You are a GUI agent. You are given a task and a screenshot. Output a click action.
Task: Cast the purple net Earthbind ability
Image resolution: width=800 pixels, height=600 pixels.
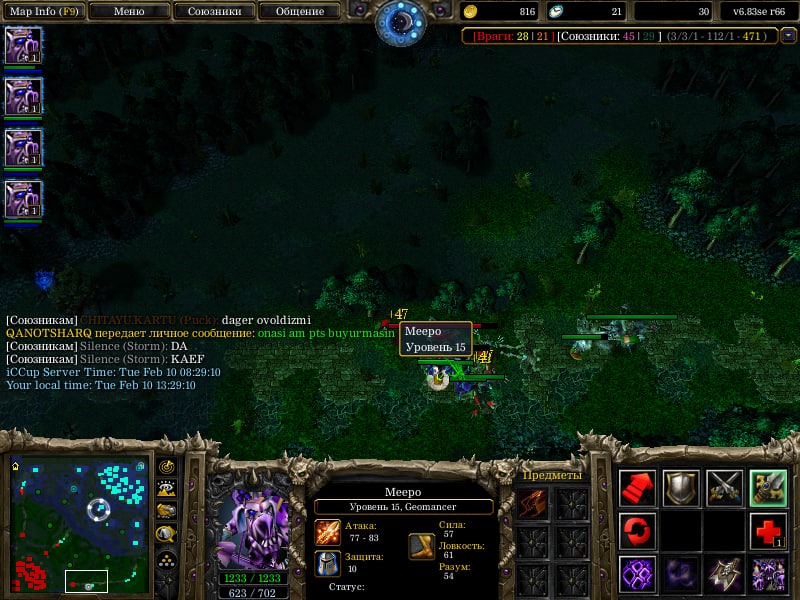point(637,575)
